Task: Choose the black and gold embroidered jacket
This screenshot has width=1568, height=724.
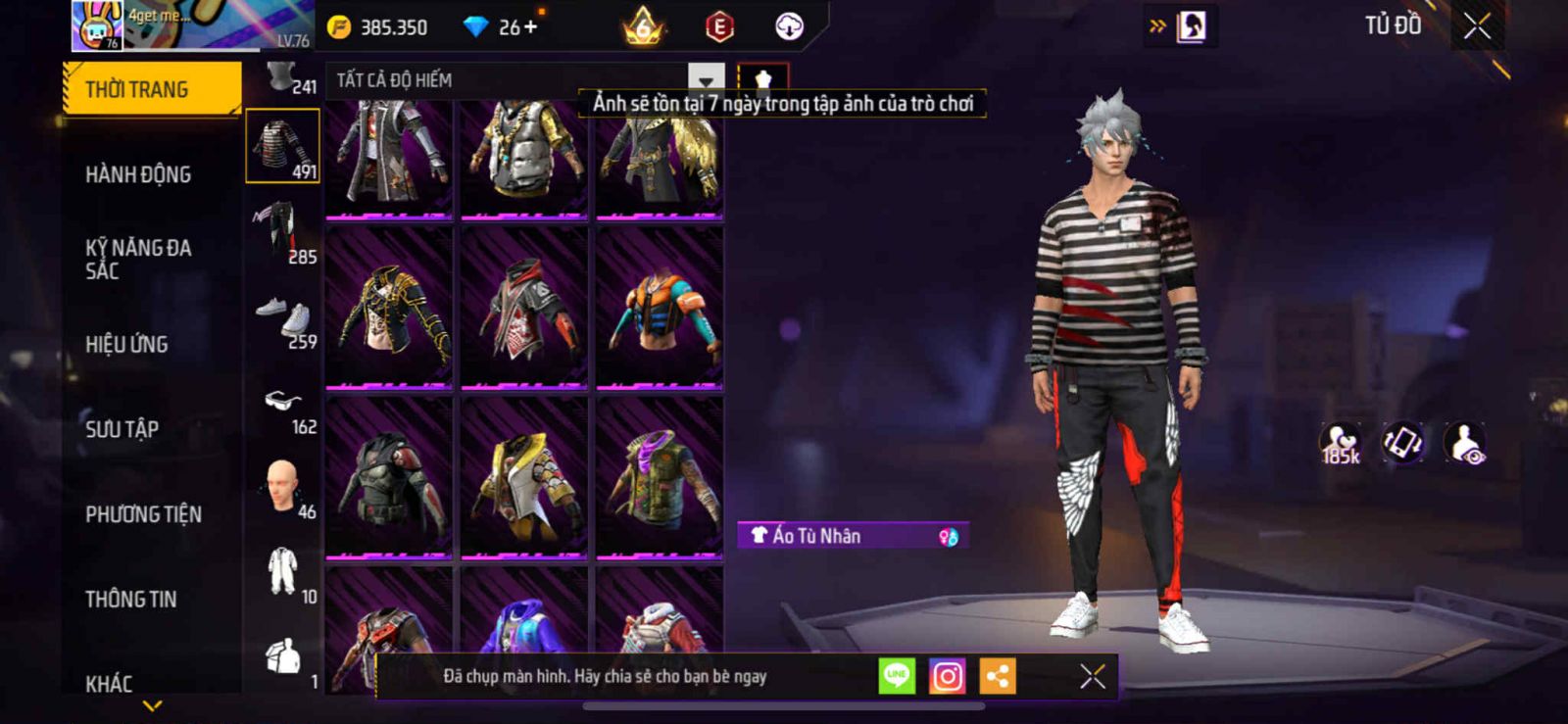Action: point(389,309)
